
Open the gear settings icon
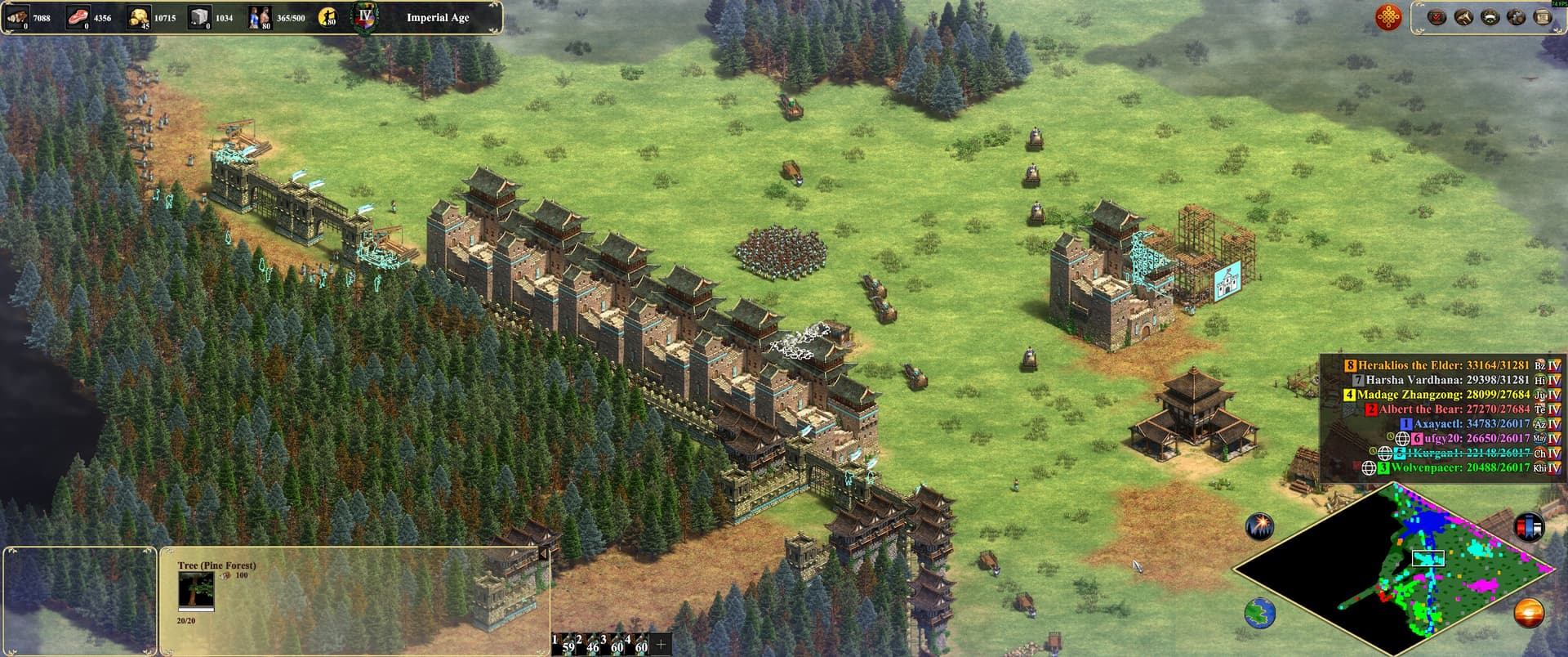point(1517,17)
